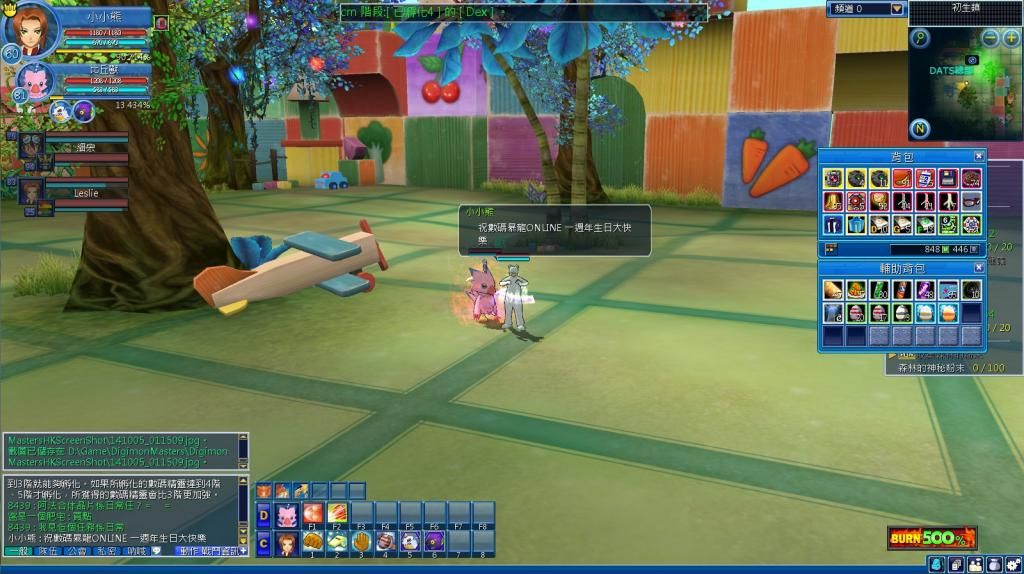Image resolution: width=1024 pixels, height=574 pixels.
Task: Click the magnifier button on the minimap
Action: [x=919, y=38]
